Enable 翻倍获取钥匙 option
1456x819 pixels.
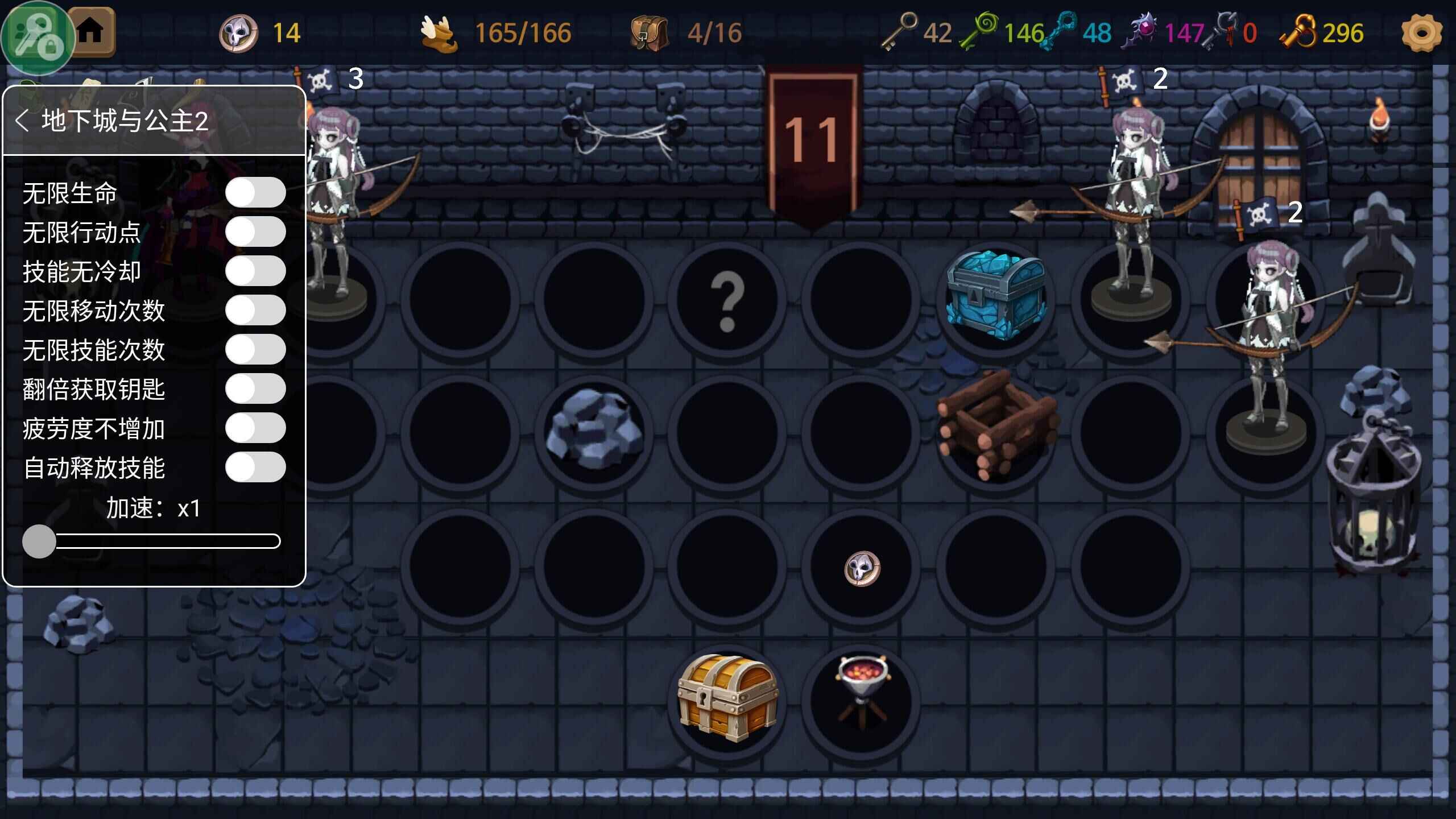pyautogui.click(x=255, y=389)
